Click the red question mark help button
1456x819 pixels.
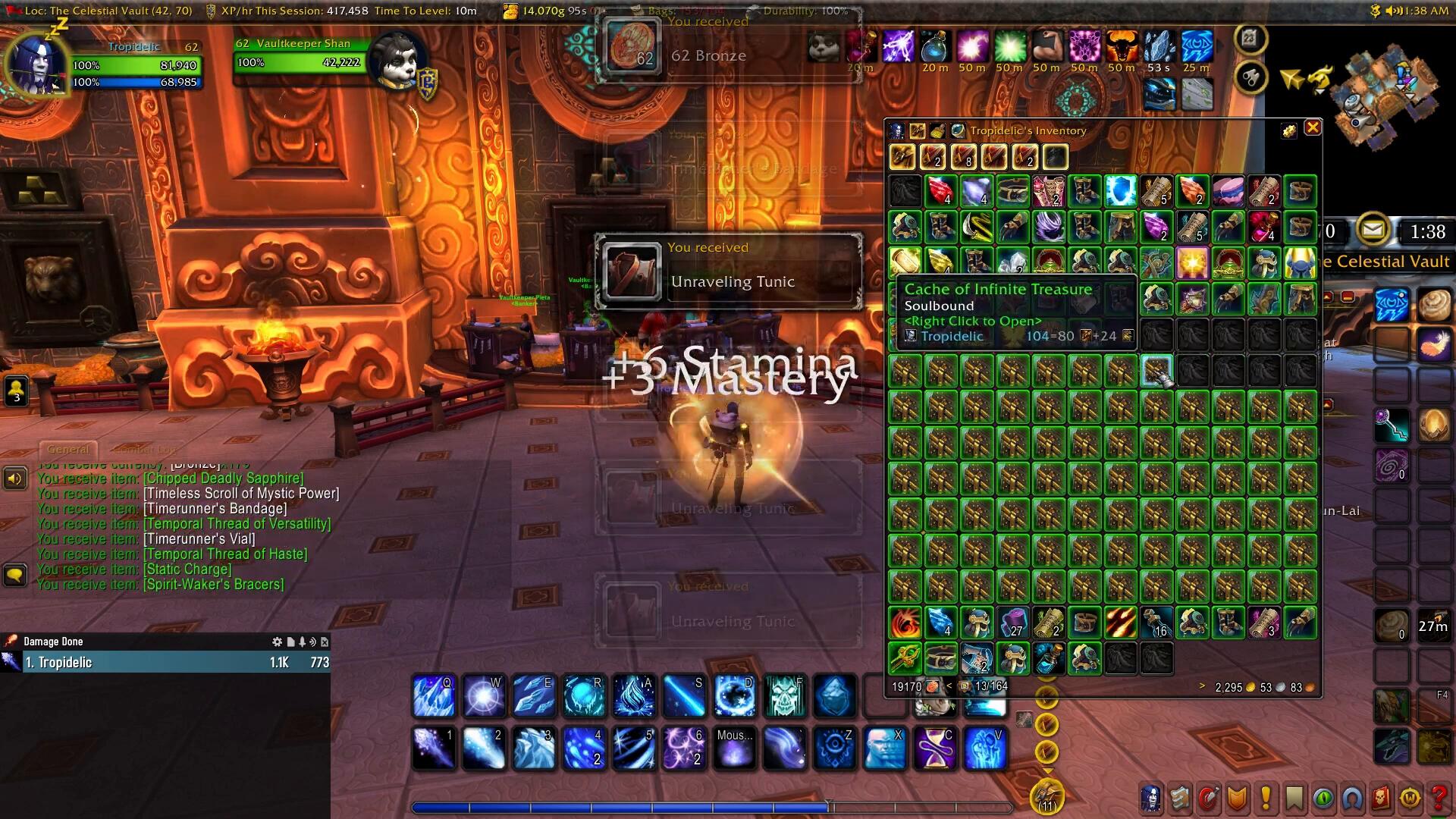(1439, 798)
